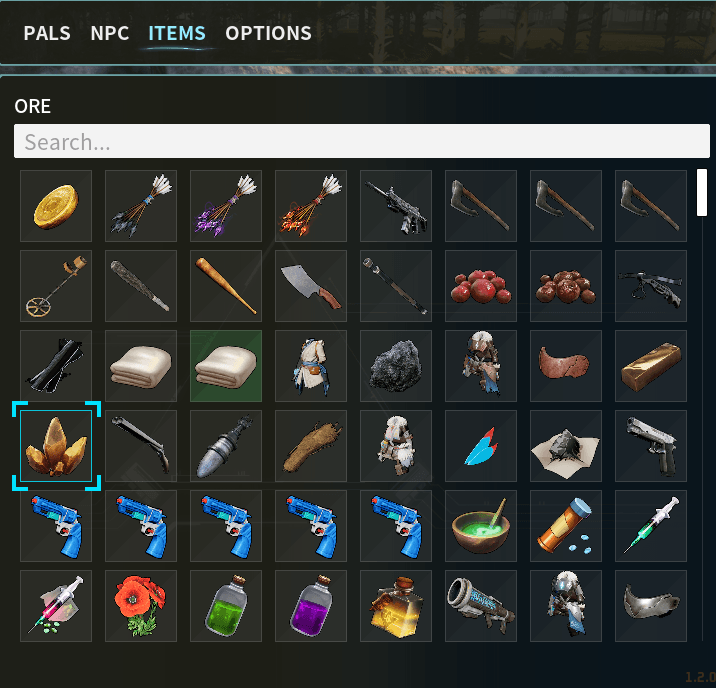
Task: Select the orange pill bottle item
Action: 566,526
